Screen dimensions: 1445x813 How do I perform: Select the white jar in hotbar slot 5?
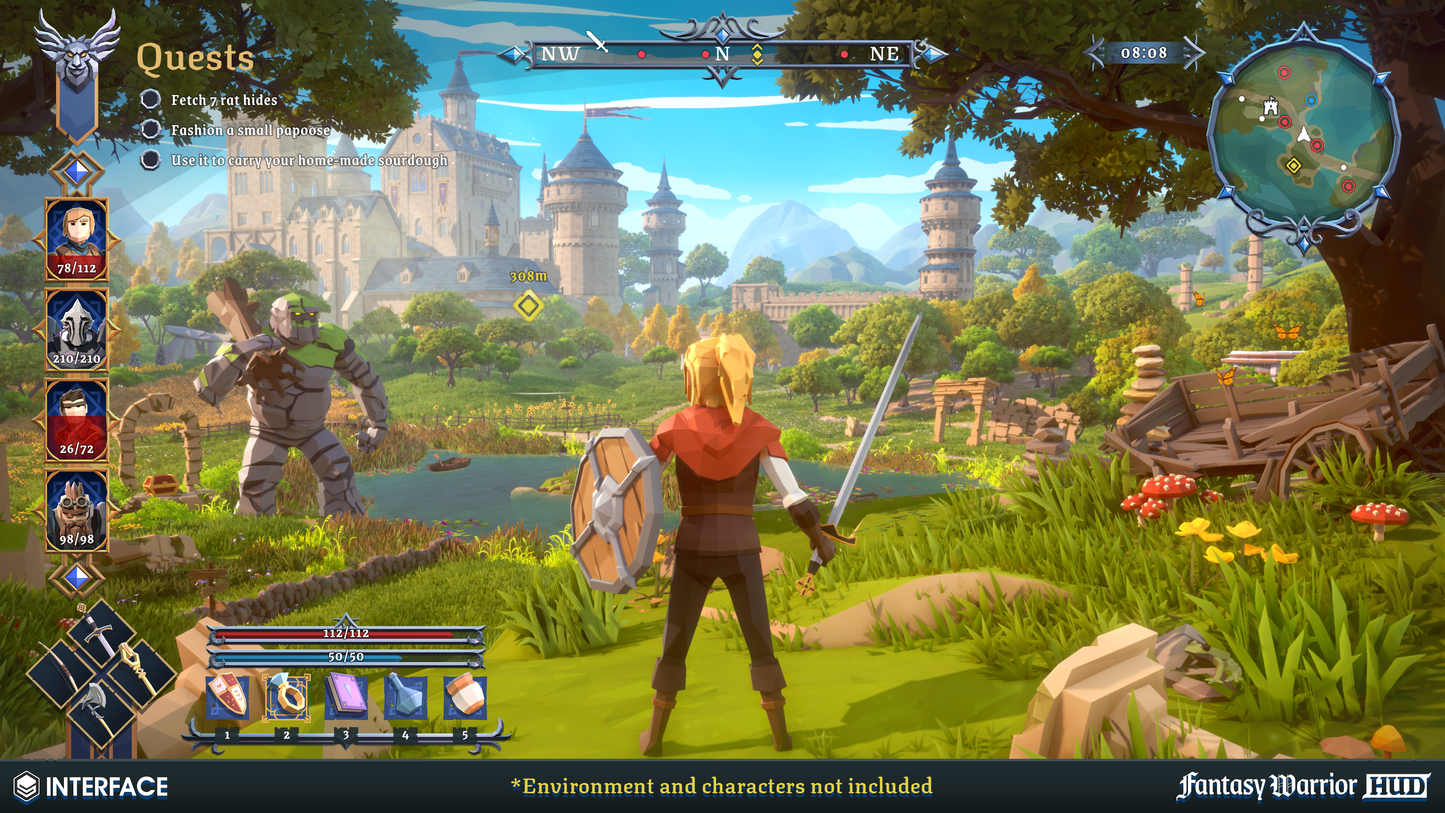(465, 697)
